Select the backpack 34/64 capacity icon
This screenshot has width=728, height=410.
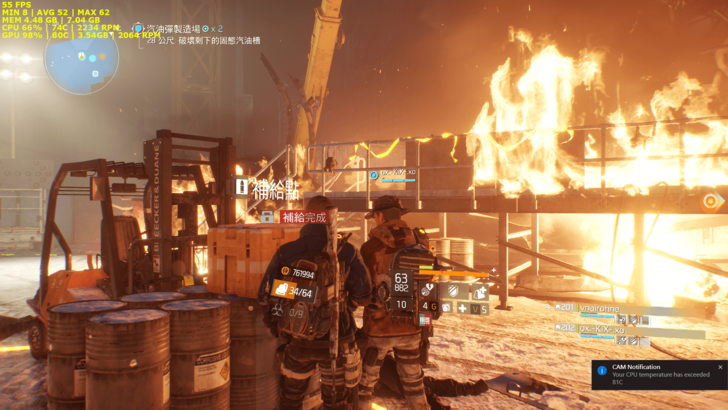284,291
